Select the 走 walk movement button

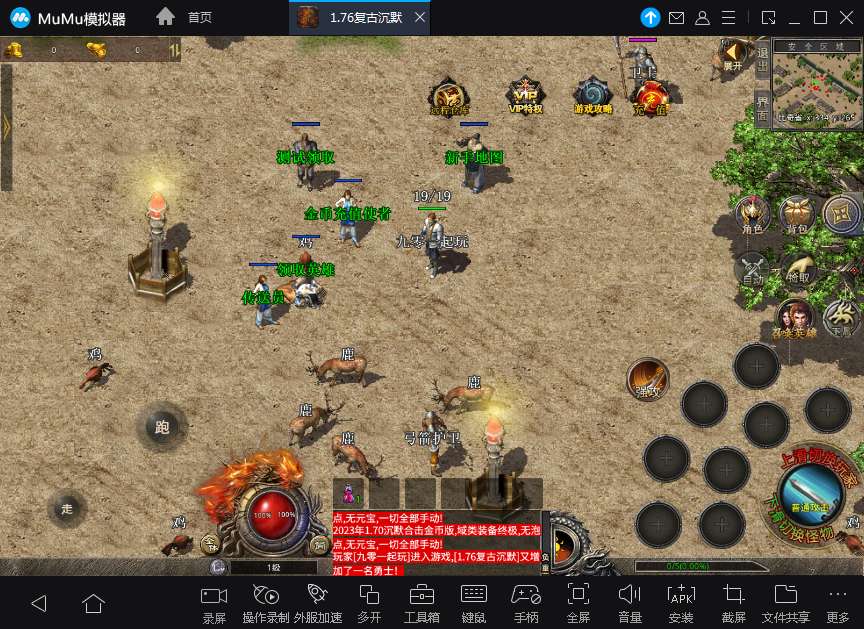pos(67,508)
